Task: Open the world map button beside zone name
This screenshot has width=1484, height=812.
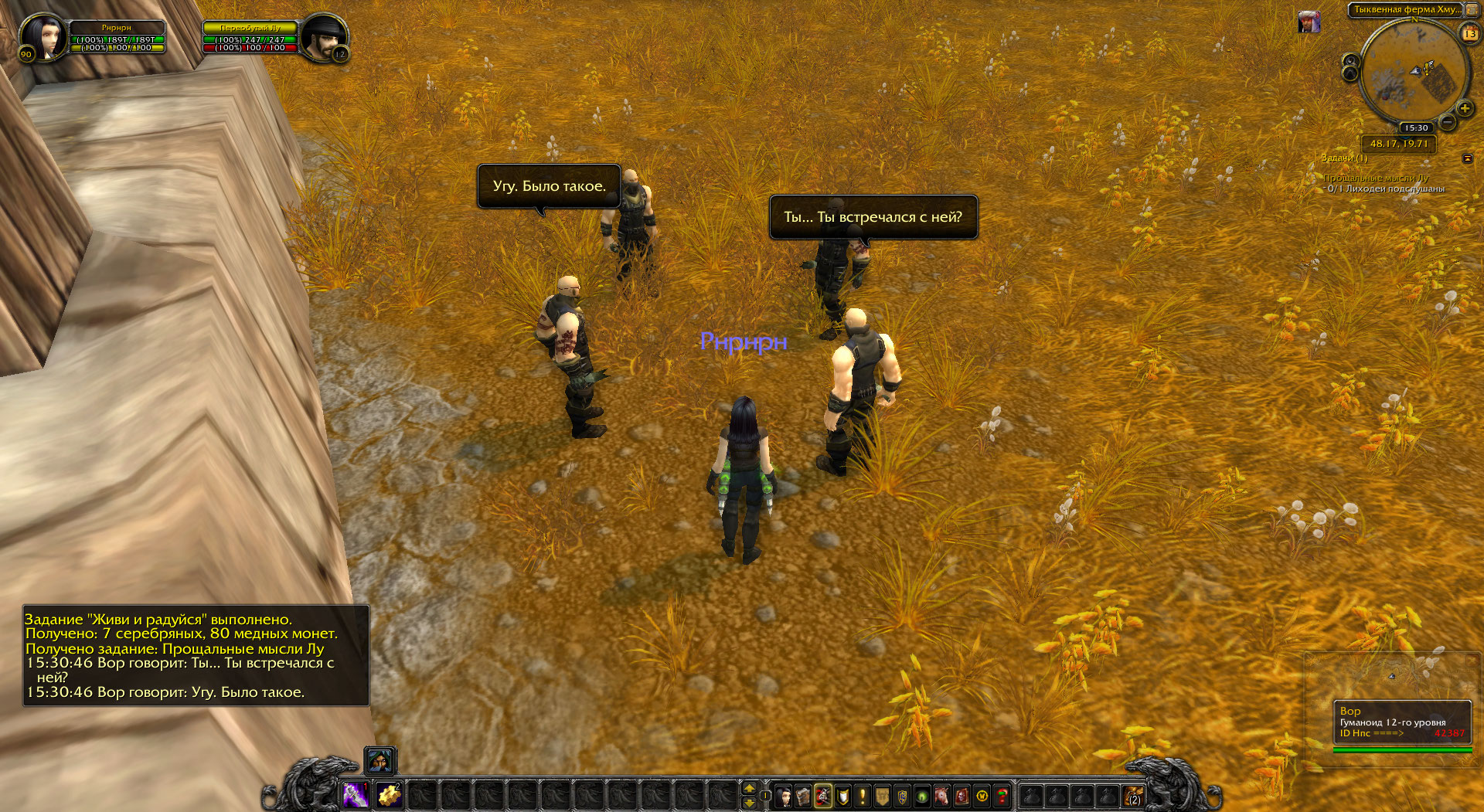Action: tap(1472, 10)
